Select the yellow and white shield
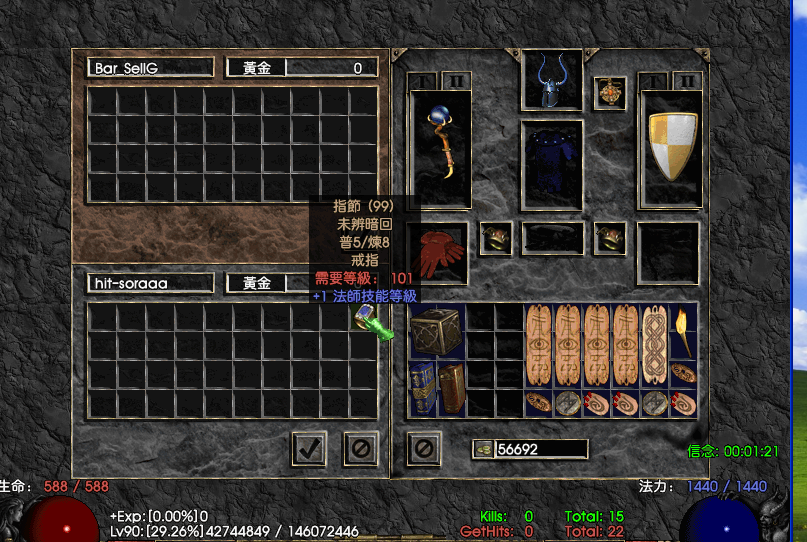The width and height of the screenshot is (807, 542). [670, 148]
